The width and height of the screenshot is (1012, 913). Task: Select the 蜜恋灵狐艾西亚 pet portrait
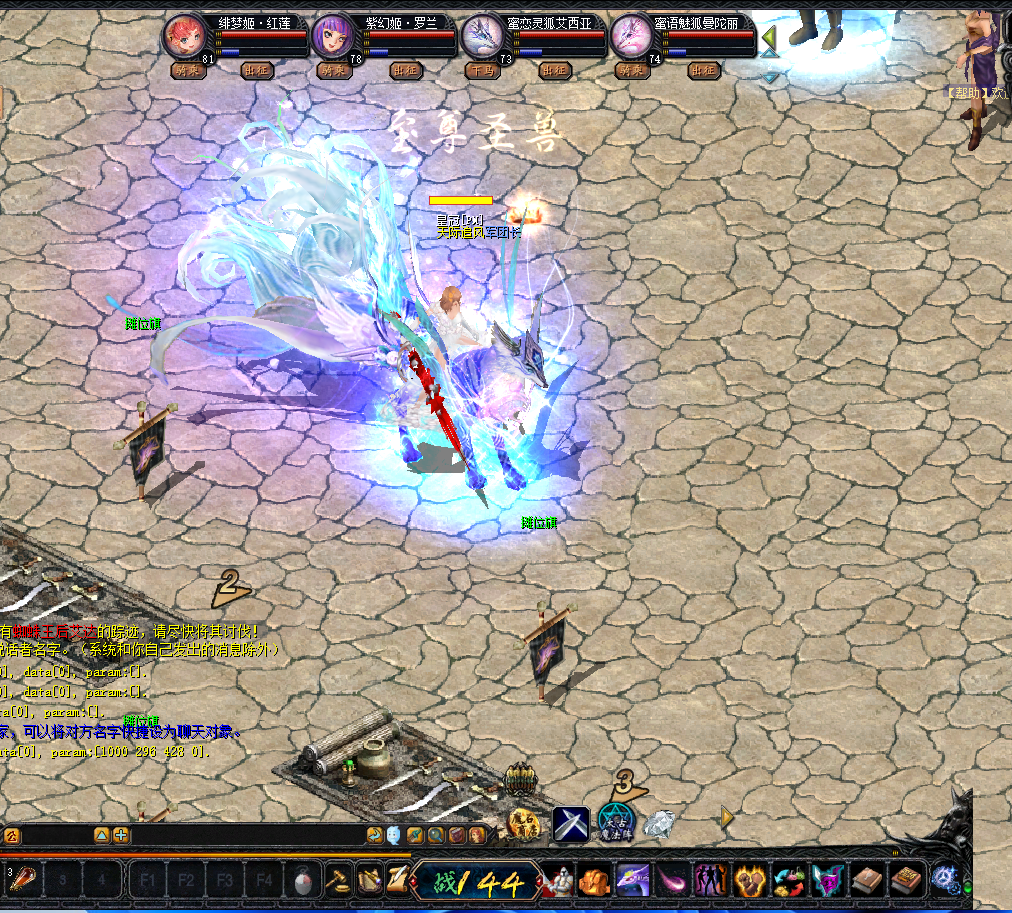(x=482, y=38)
